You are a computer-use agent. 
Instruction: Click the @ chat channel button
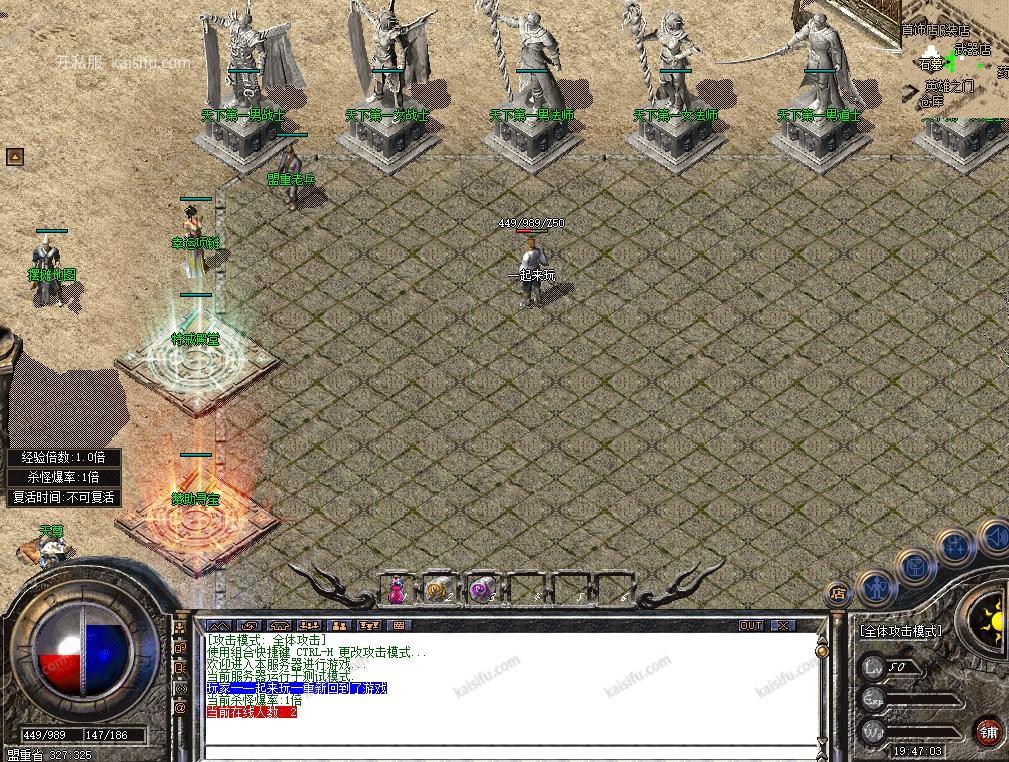[x=181, y=707]
